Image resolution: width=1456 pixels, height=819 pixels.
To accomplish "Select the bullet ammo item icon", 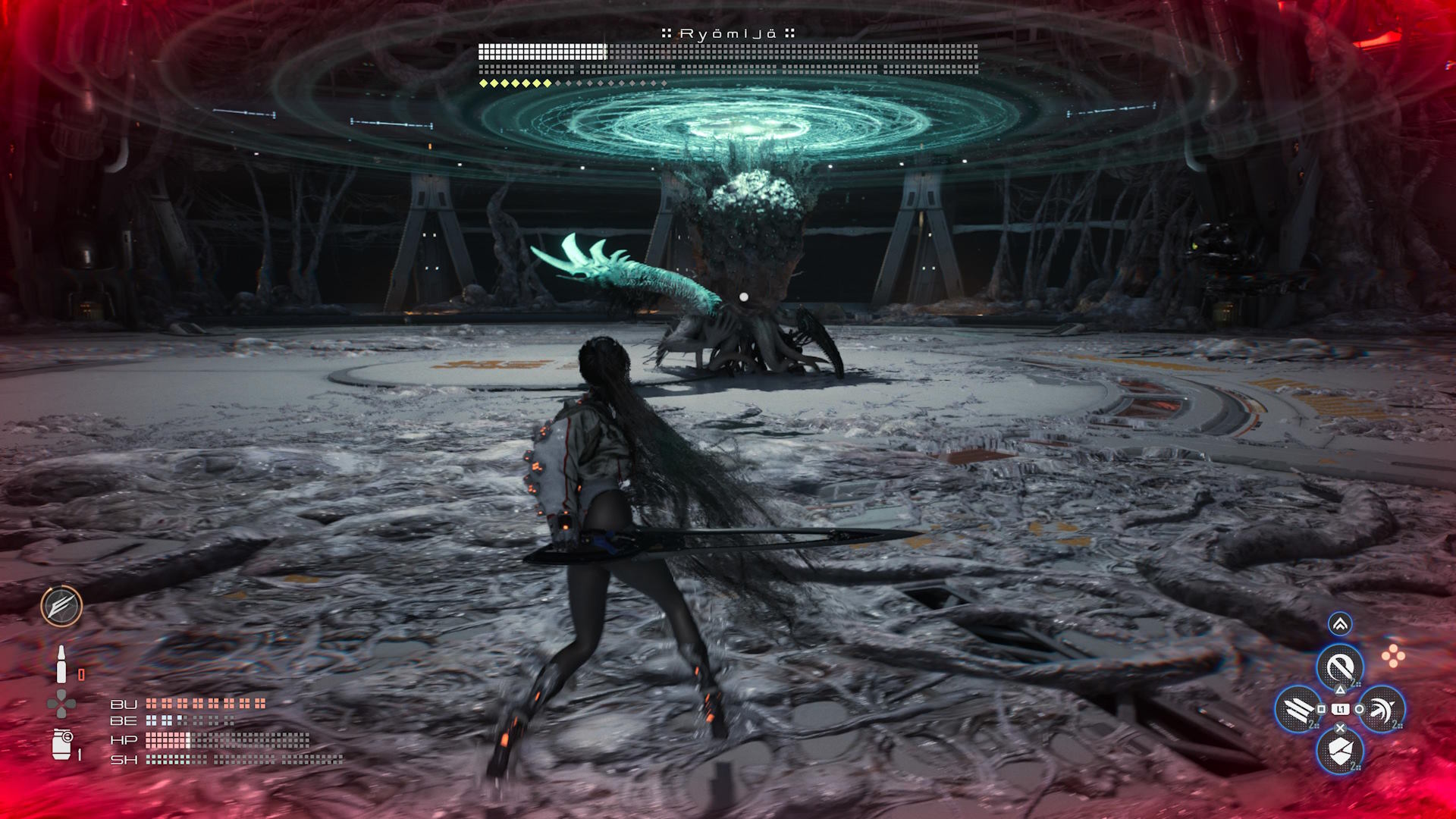I will pos(61,665).
